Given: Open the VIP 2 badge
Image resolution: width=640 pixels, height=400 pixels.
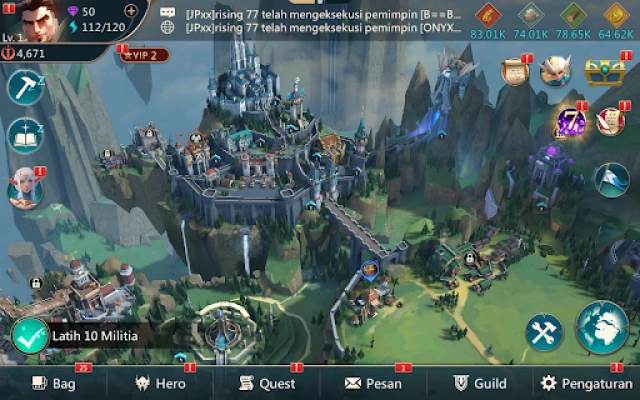Looking at the screenshot, I should pos(144,55).
